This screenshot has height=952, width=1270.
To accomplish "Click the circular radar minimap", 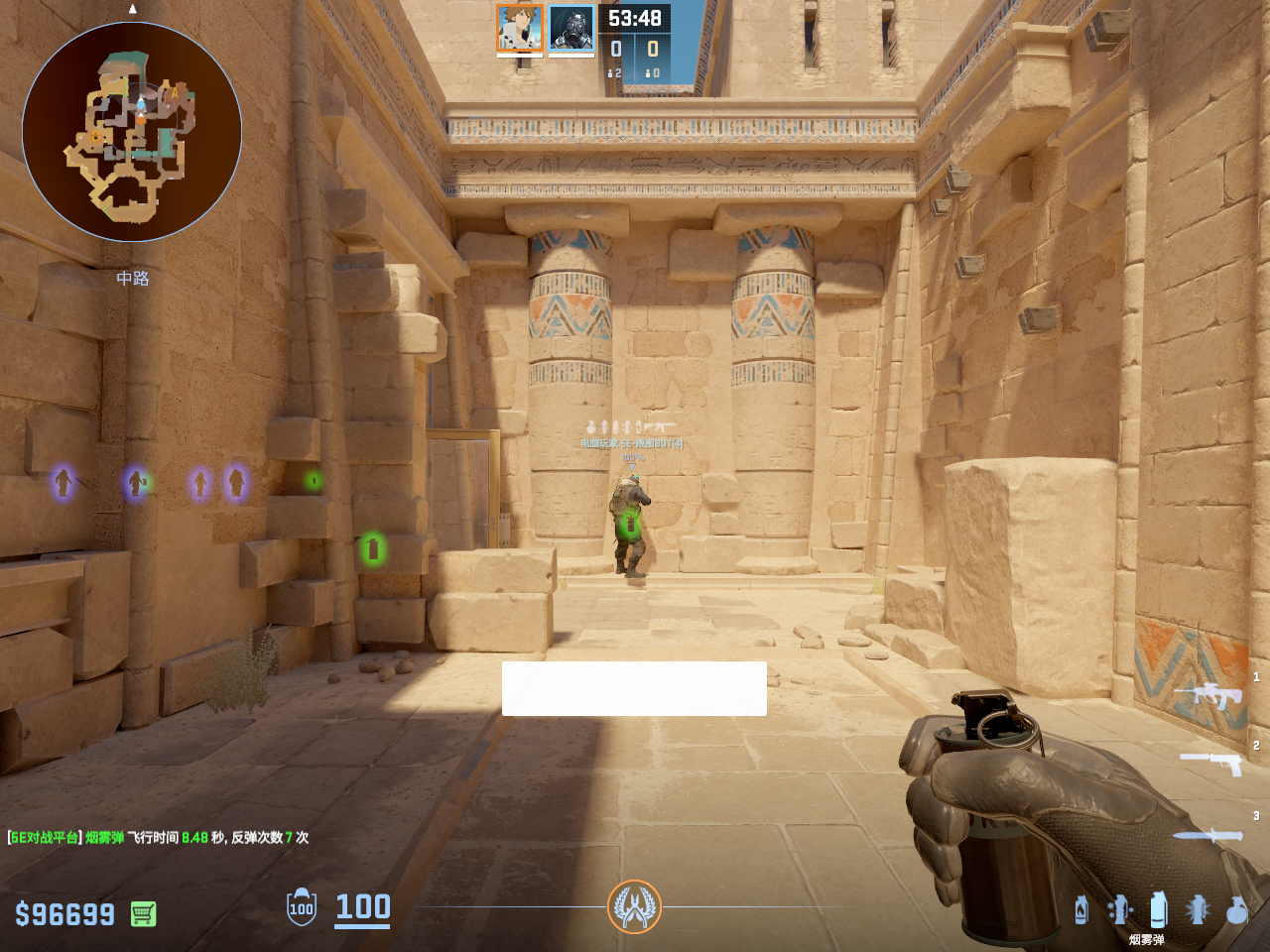I will [x=132, y=132].
